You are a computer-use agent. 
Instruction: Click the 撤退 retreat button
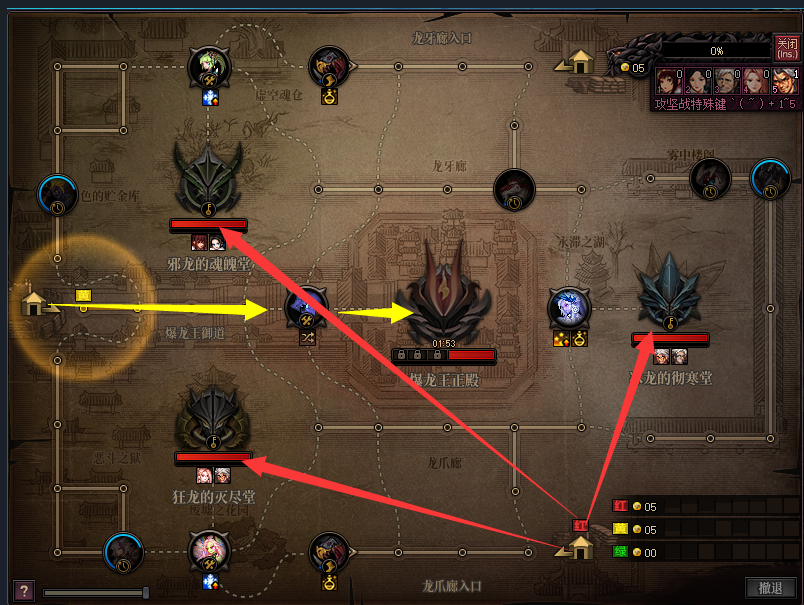pyautogui.click(x=771, y=588)
